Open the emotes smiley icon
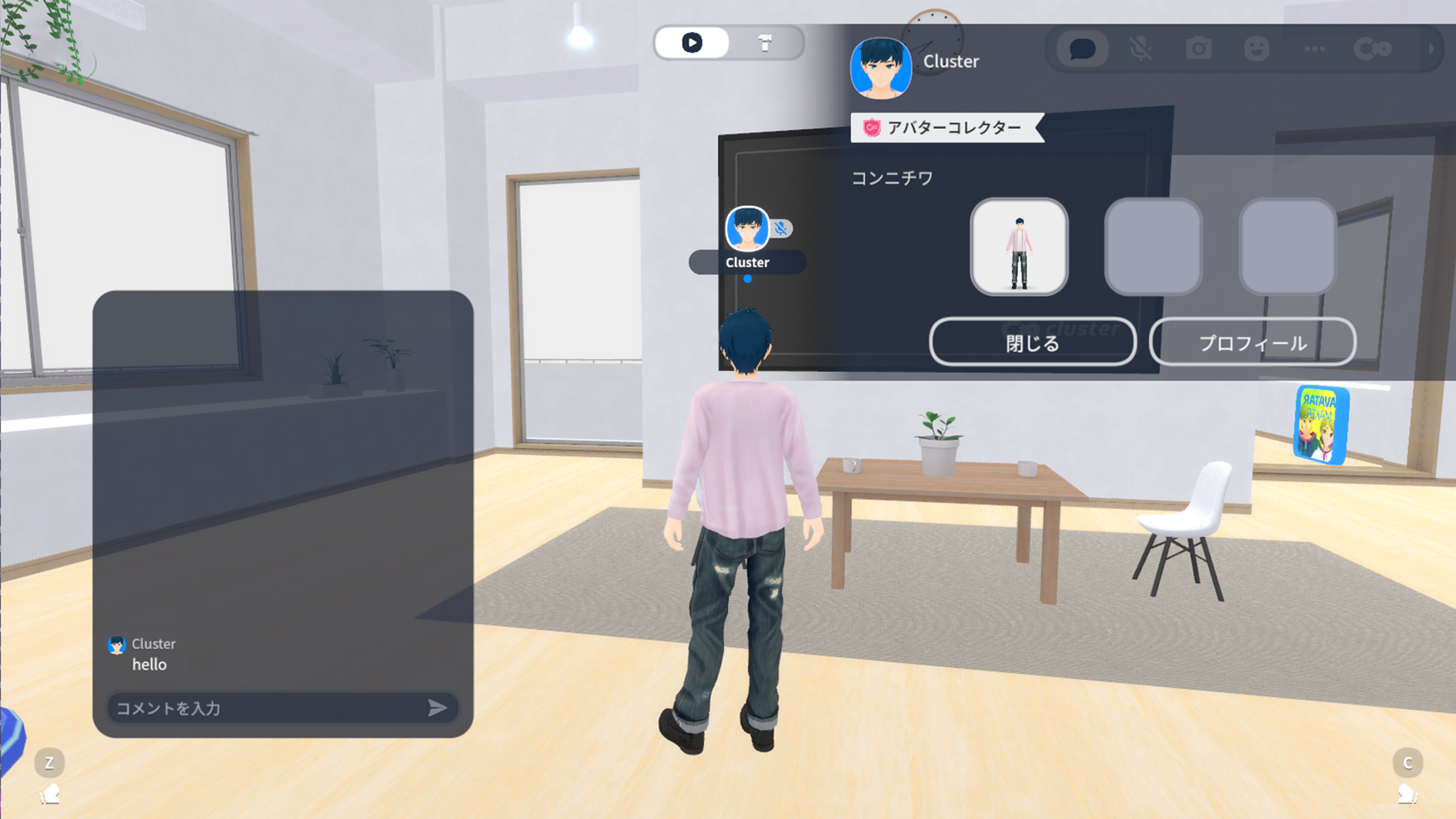1456x819 pixels. click(1257, 49)
